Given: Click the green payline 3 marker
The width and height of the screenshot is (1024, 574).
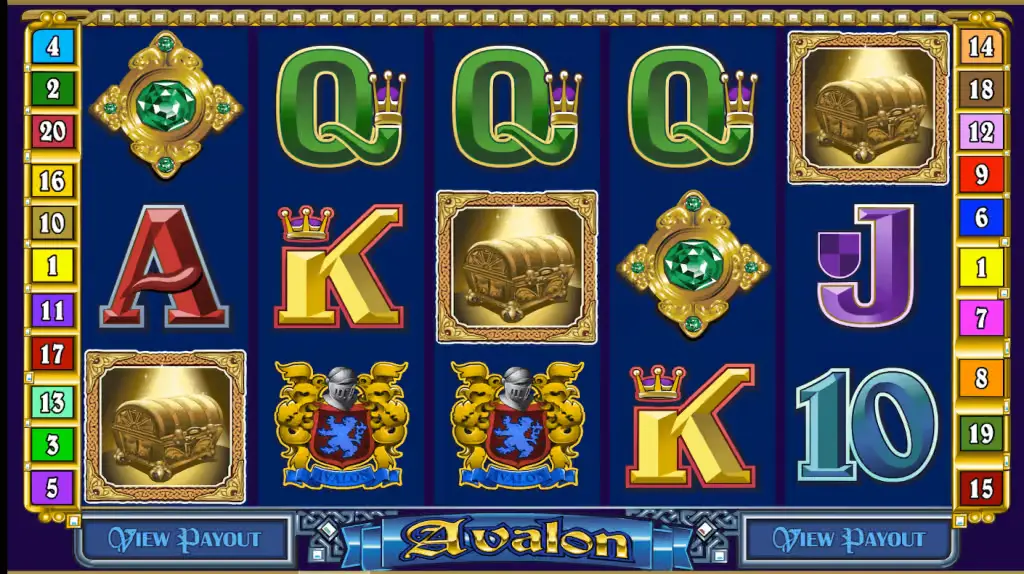Looking at the screenshot, I should pos(52,444).
